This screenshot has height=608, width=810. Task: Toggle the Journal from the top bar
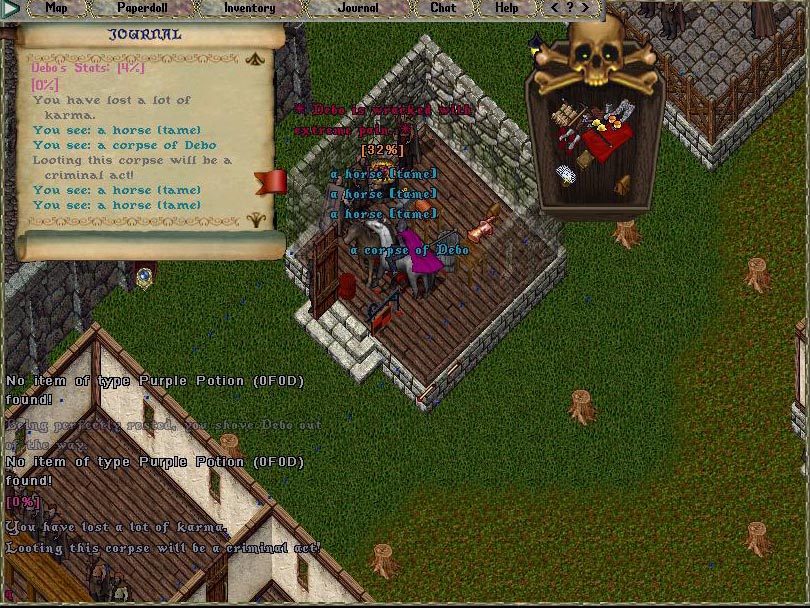pyautogui.click(x=358, y=8)
